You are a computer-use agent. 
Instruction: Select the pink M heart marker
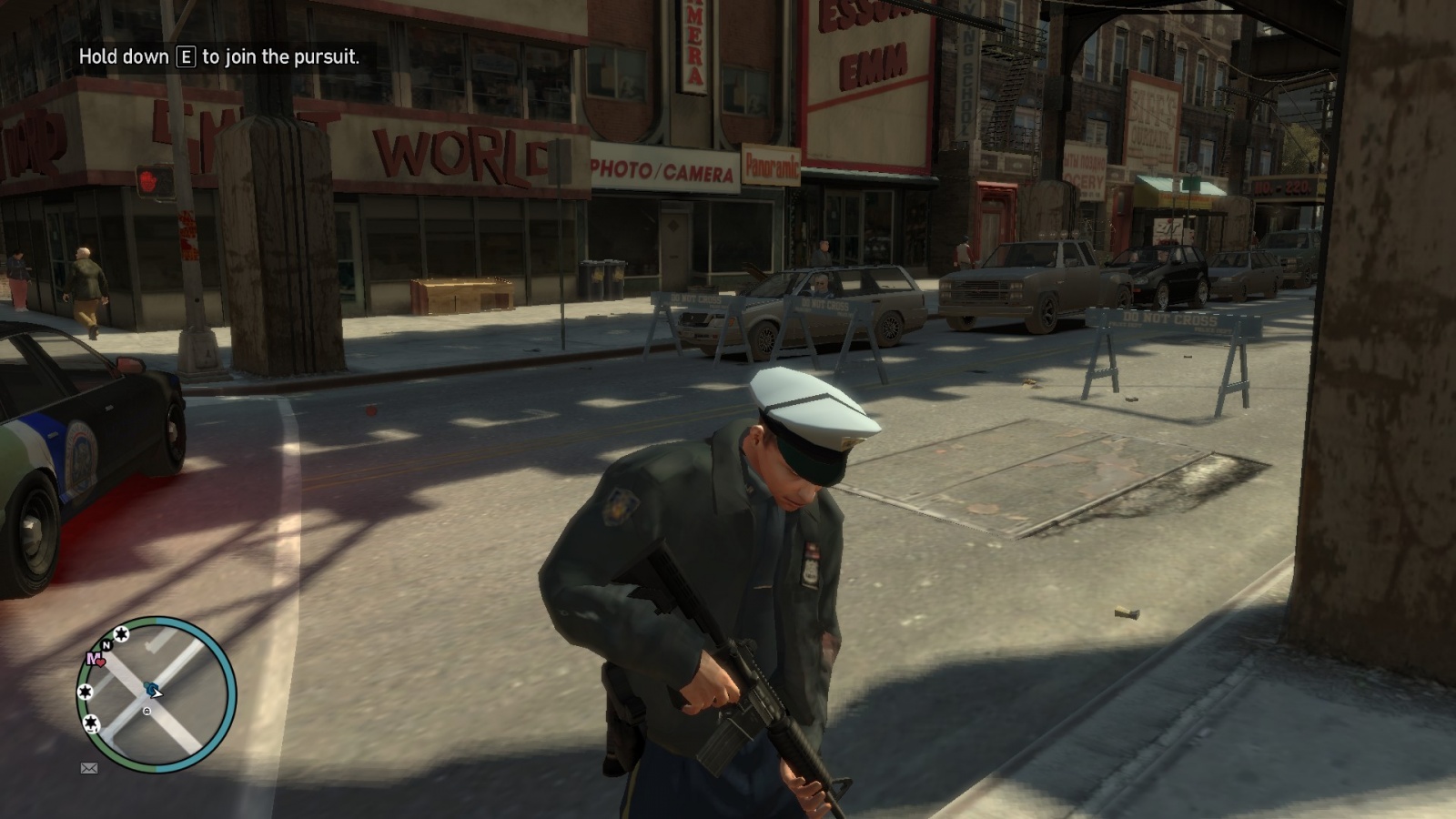click(95, 659)
